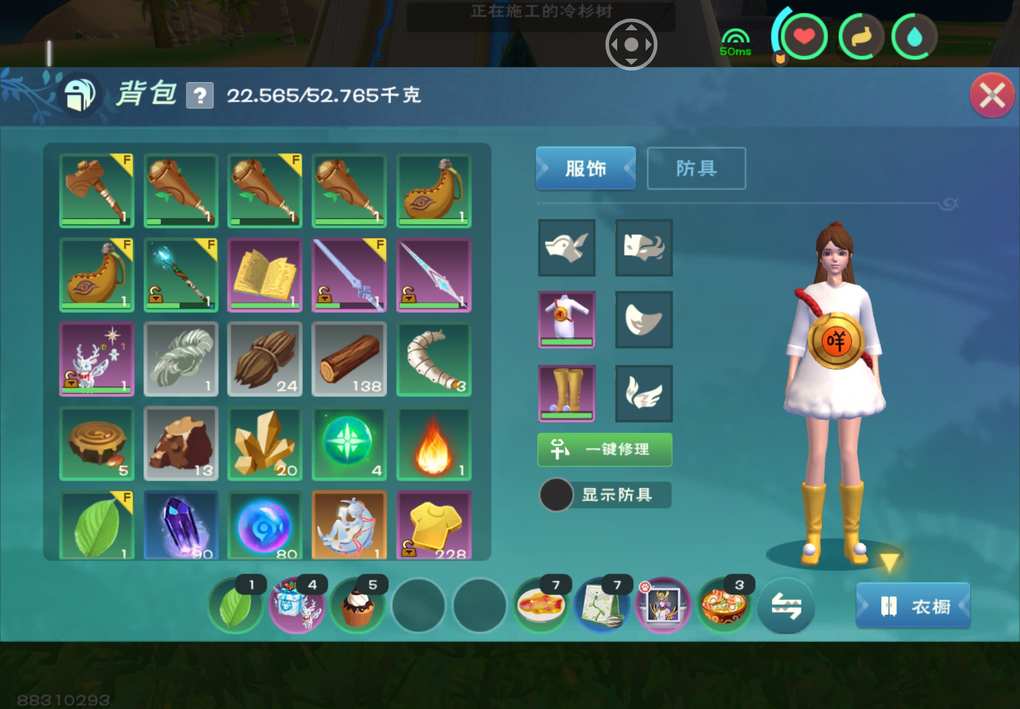Viewport: 1020px width, 709px height.
Task: Choose the open yellow book item
Action: (264, 275)
